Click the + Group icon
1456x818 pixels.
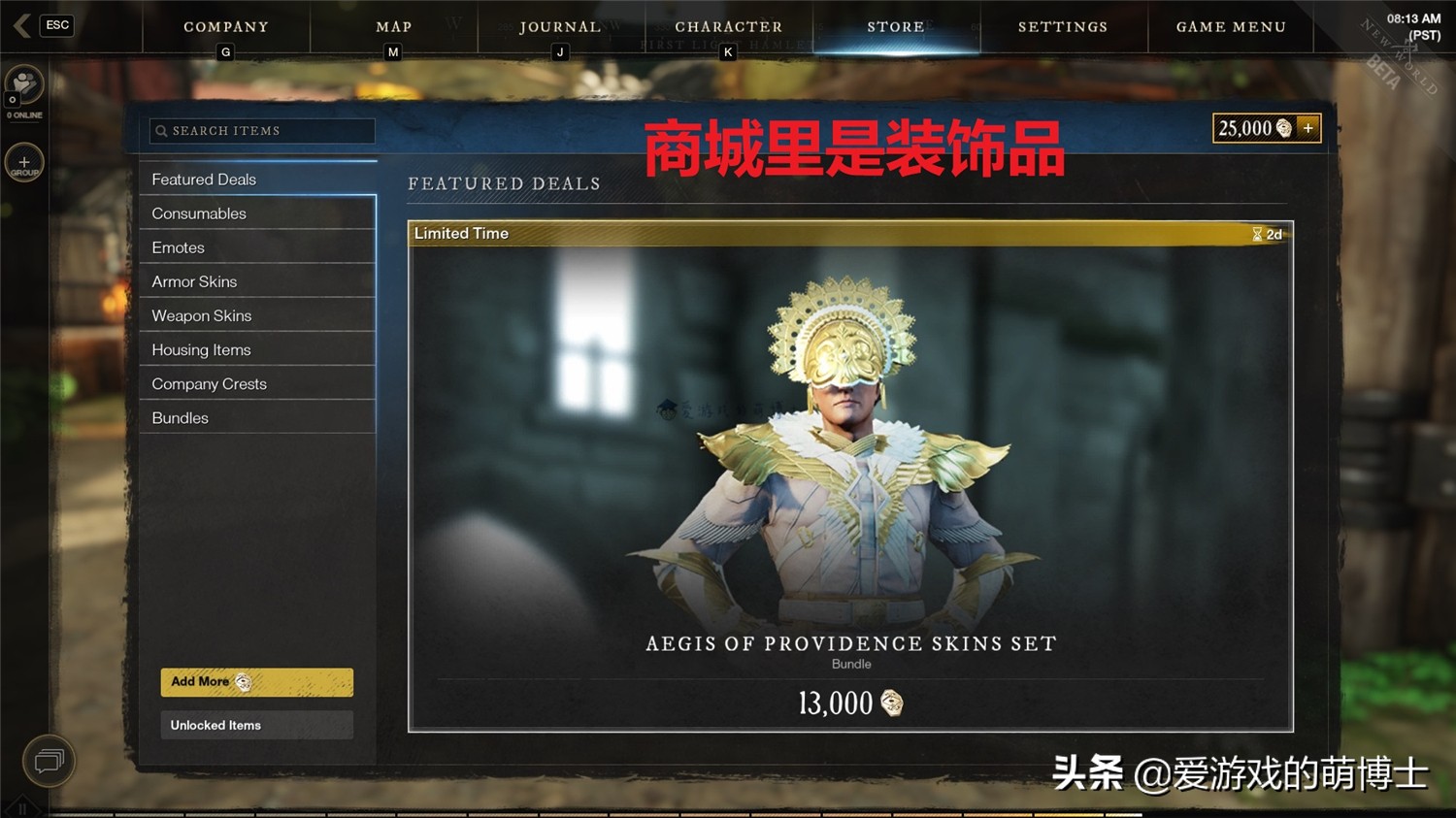click(x=23, y=162)
